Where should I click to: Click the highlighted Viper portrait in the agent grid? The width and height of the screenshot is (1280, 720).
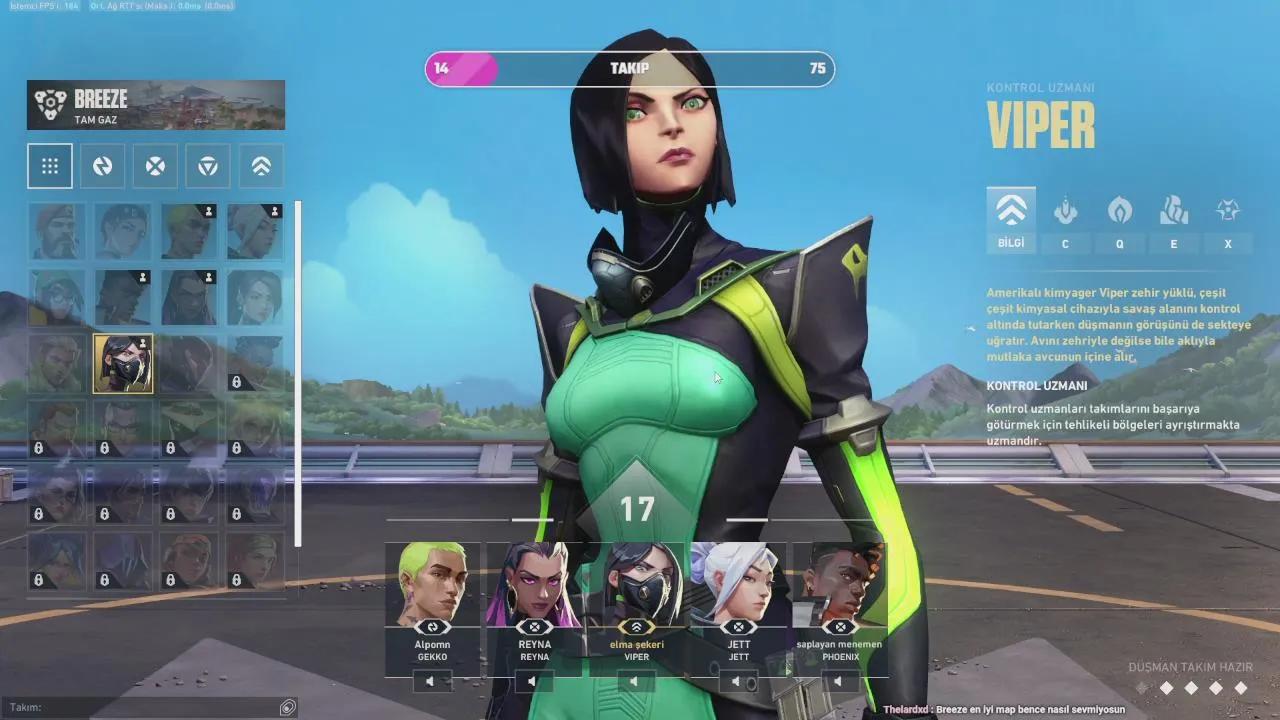pos(122,364)
